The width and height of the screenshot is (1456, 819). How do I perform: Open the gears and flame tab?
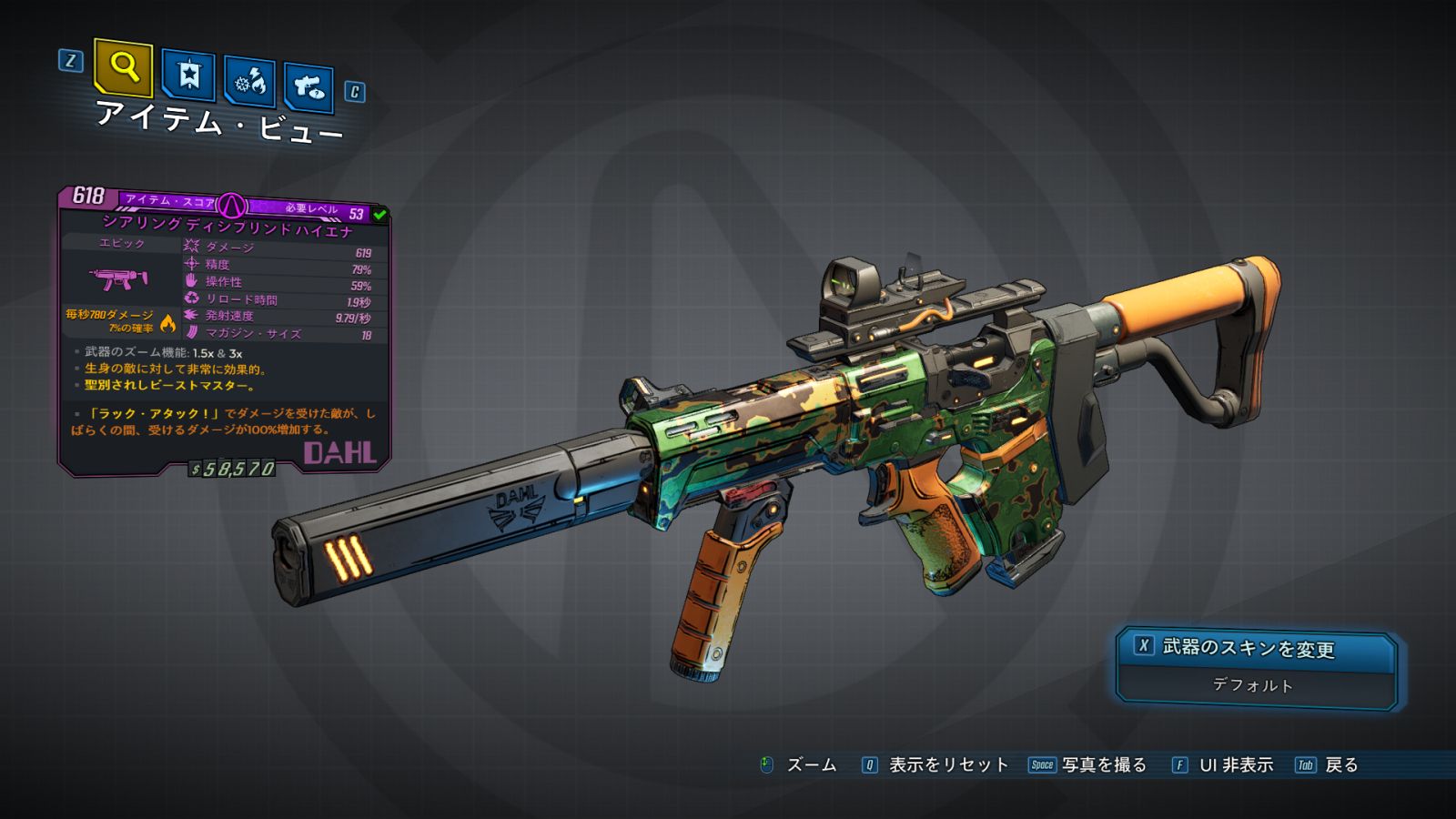click(249, 82)
